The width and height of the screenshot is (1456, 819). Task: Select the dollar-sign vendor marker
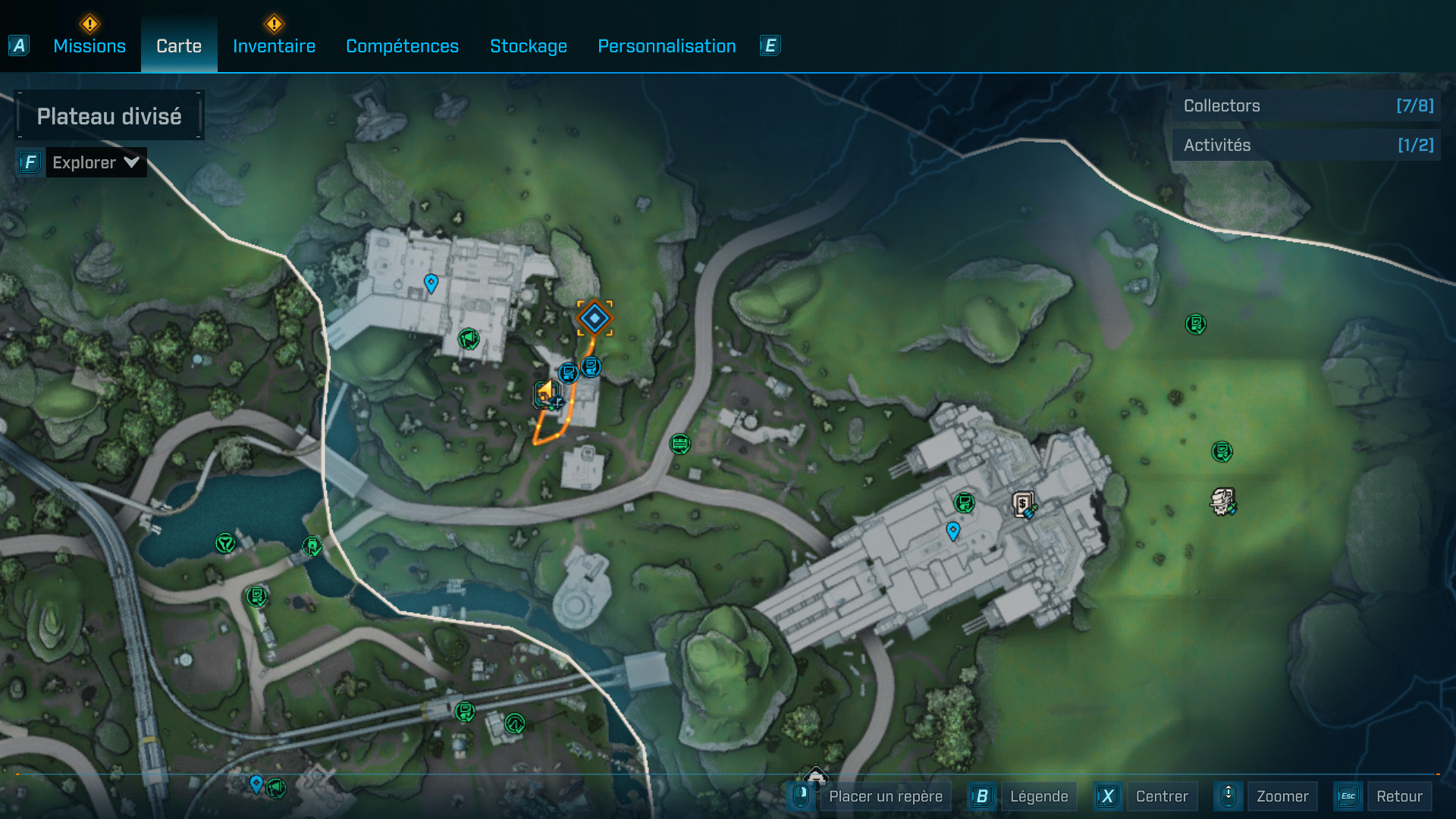(x=1023, y=504)
